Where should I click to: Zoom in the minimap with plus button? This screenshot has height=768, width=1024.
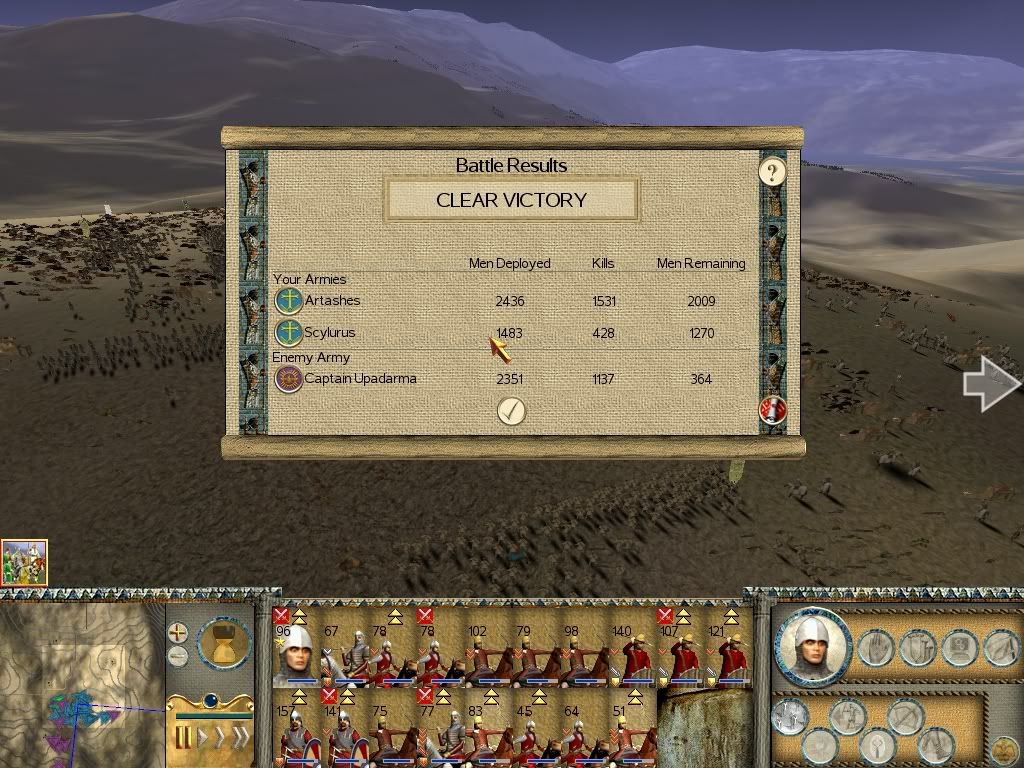[x=177, y=633]
